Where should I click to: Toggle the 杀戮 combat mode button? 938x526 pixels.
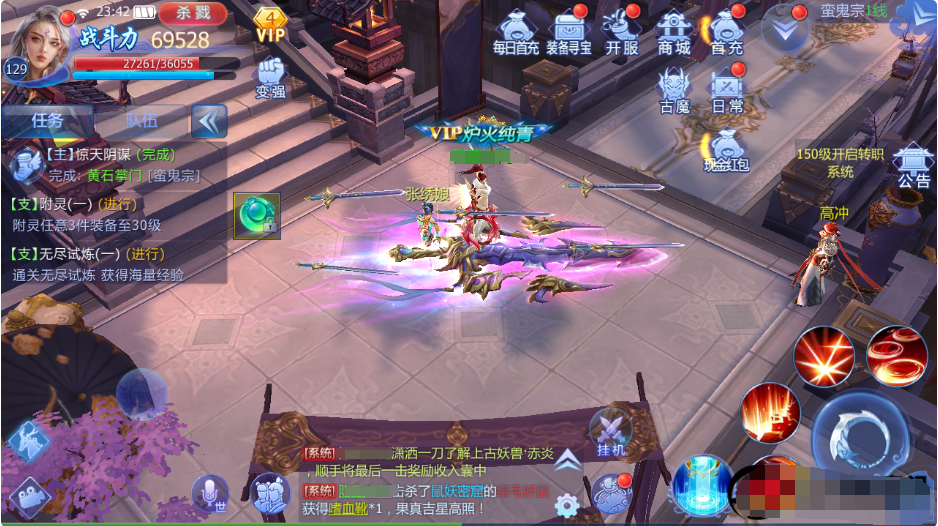192,13
